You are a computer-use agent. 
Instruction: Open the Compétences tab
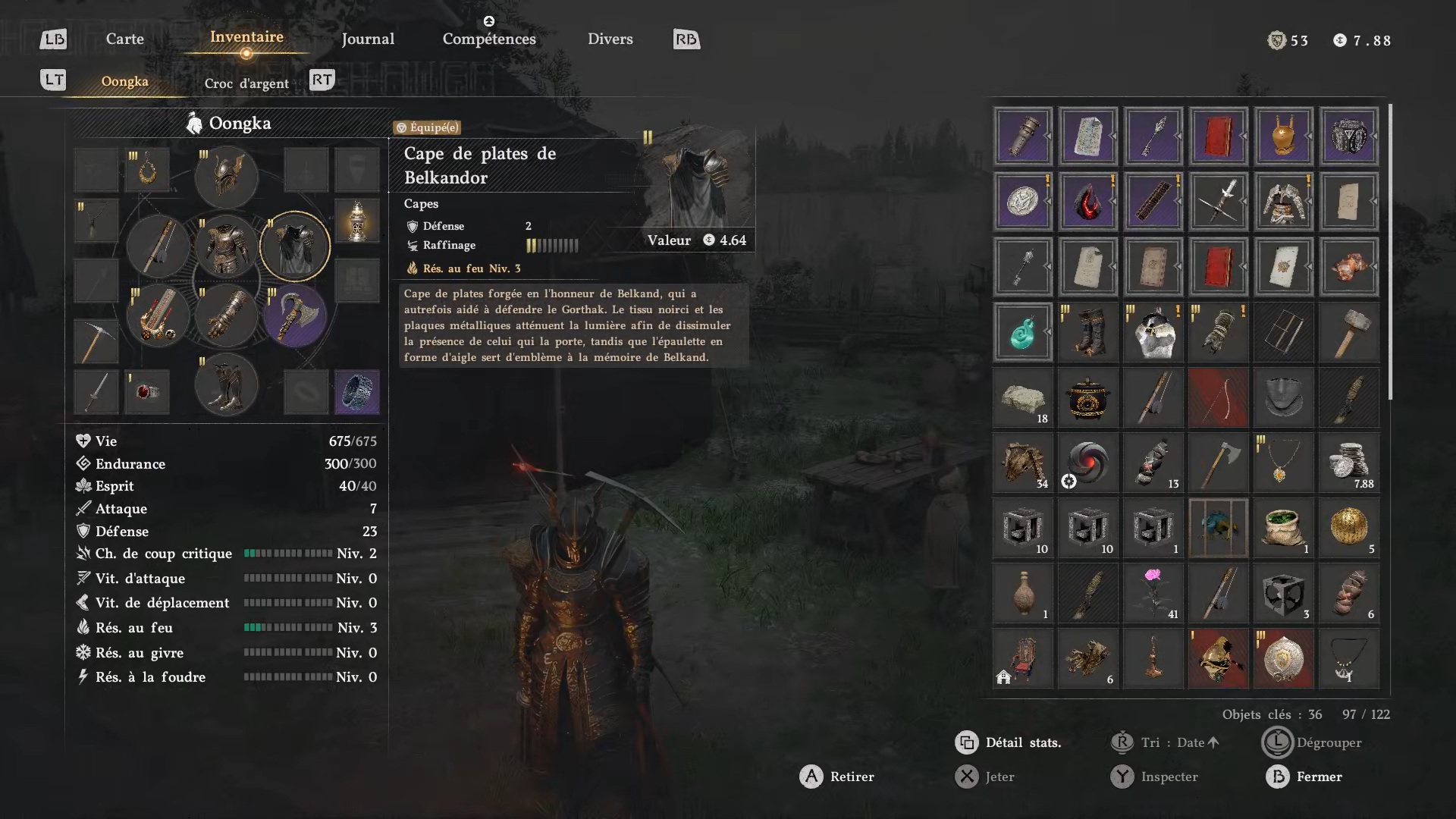coord(489,39)
